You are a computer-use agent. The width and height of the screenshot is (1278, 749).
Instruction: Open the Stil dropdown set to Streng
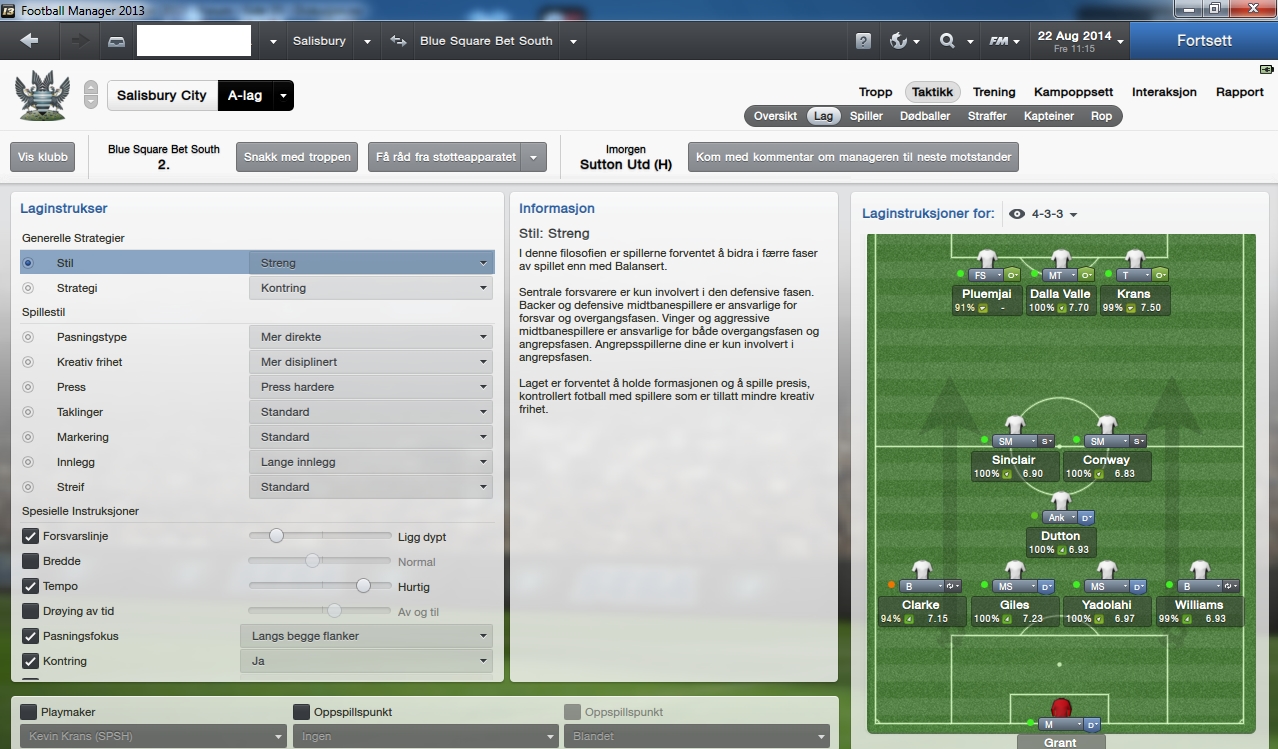click(371, 263)
